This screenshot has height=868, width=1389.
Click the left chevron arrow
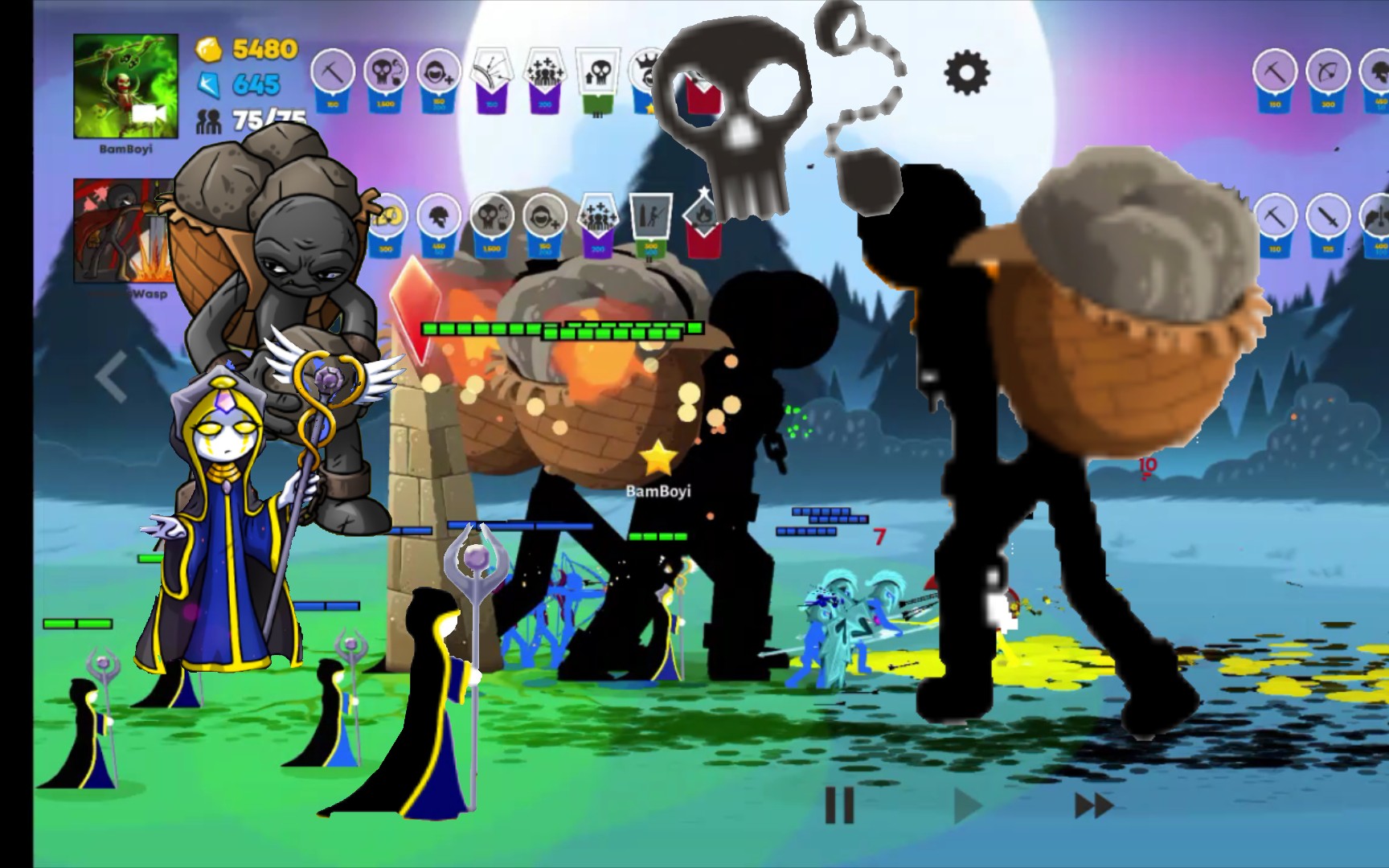(112, 376)
